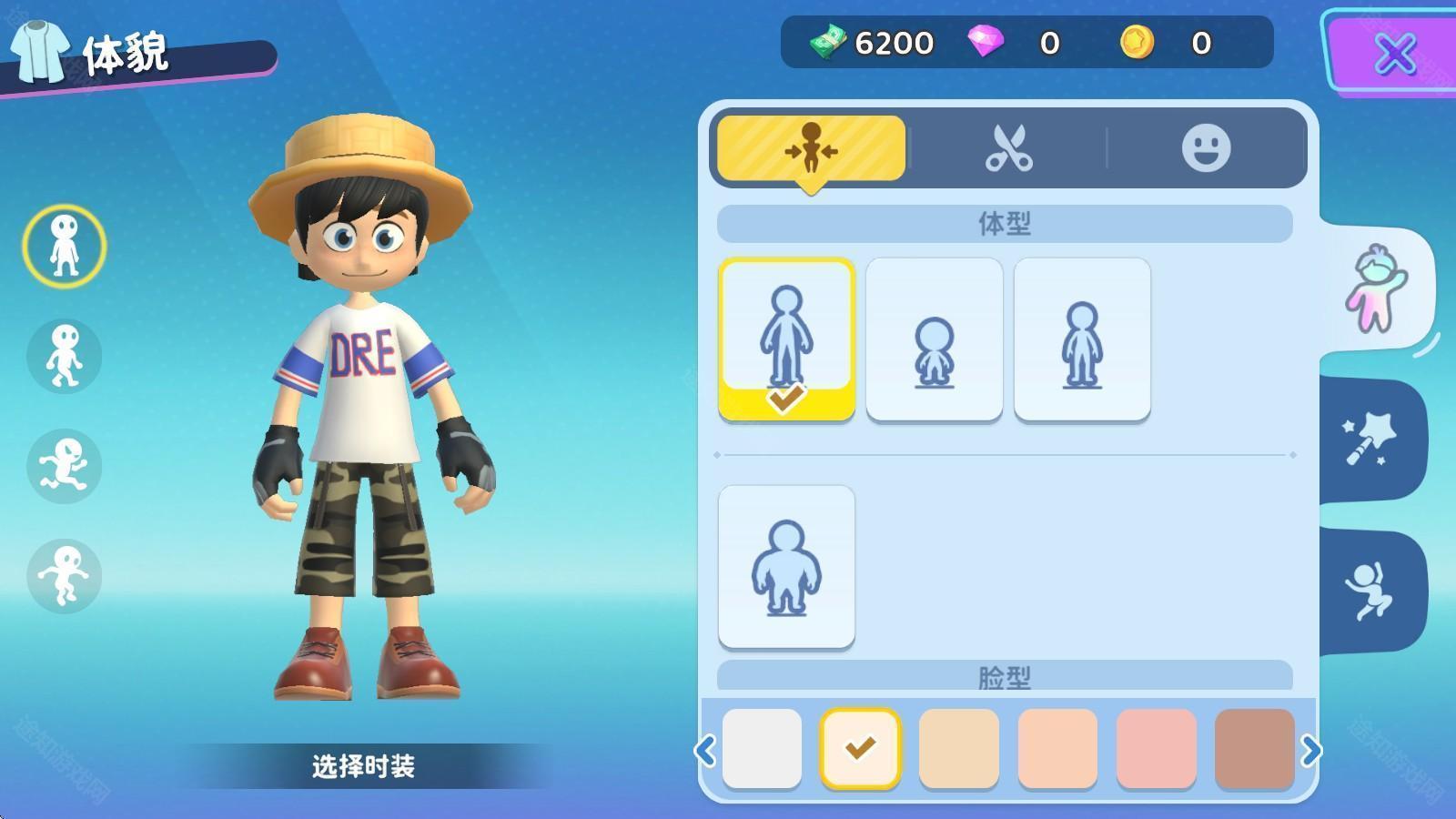1456x819 pixels.
Task: Choose the short chibi body type
Action: pyautogui.click(x=935, y=339)
